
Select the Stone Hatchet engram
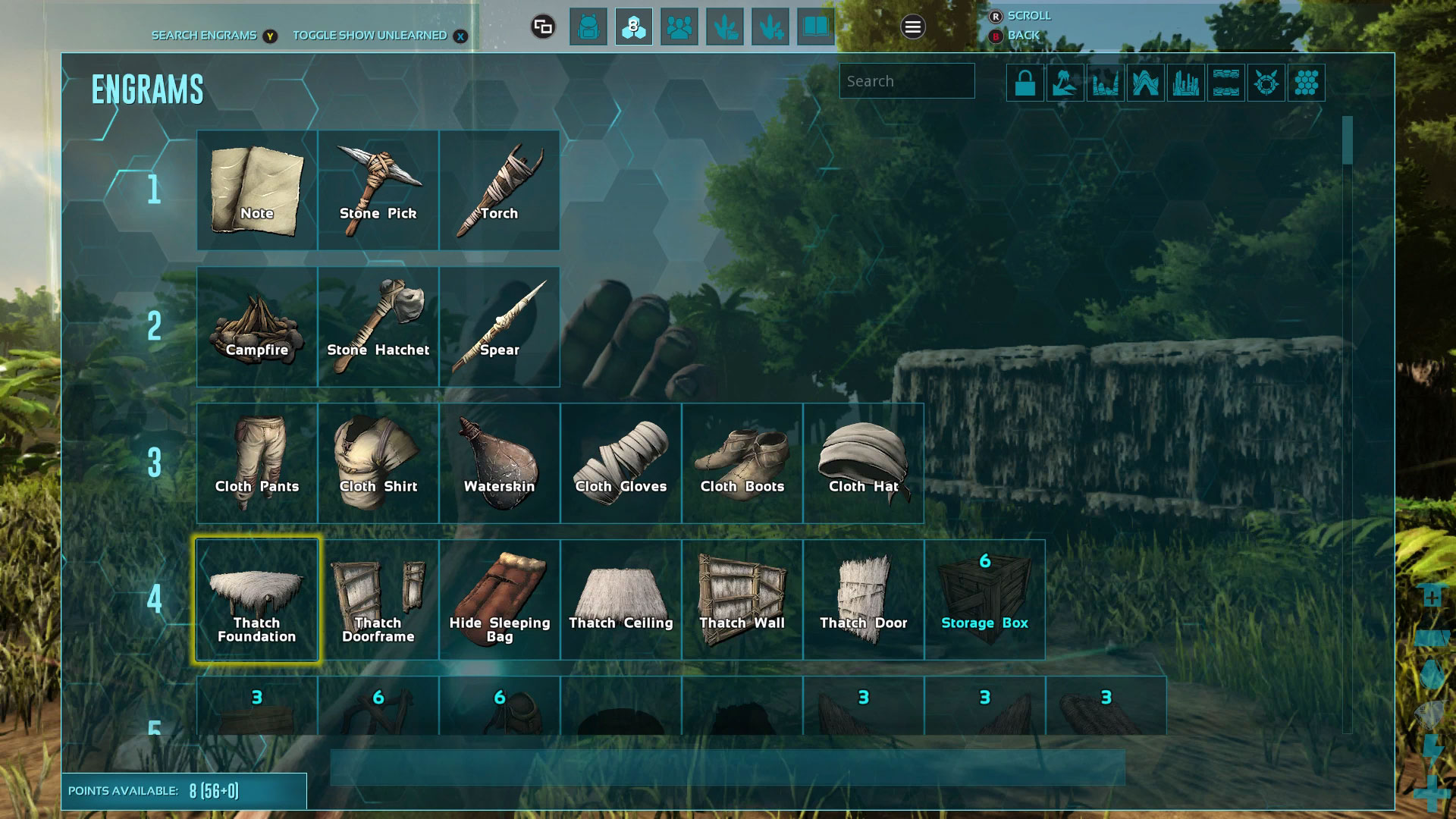click(378, 326)
